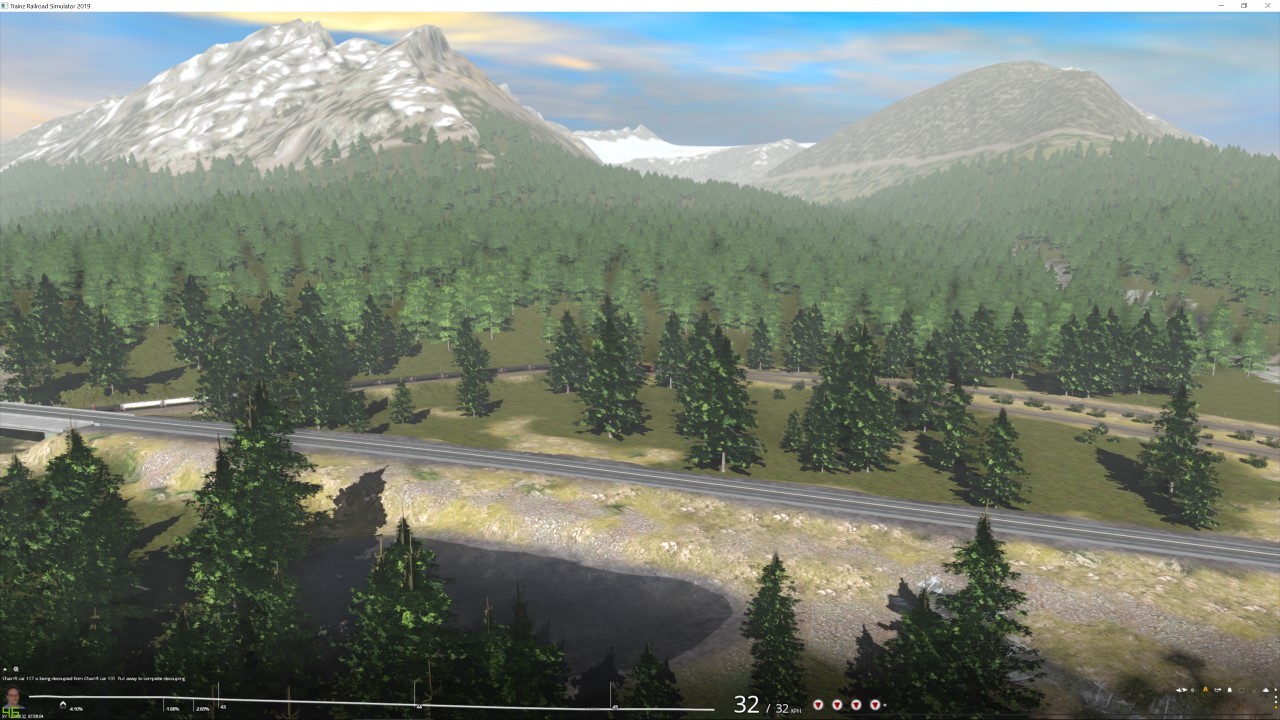Click the horn icon near the bell
The height and width of the screenshot is (720, 1280).
[1243, 690]
